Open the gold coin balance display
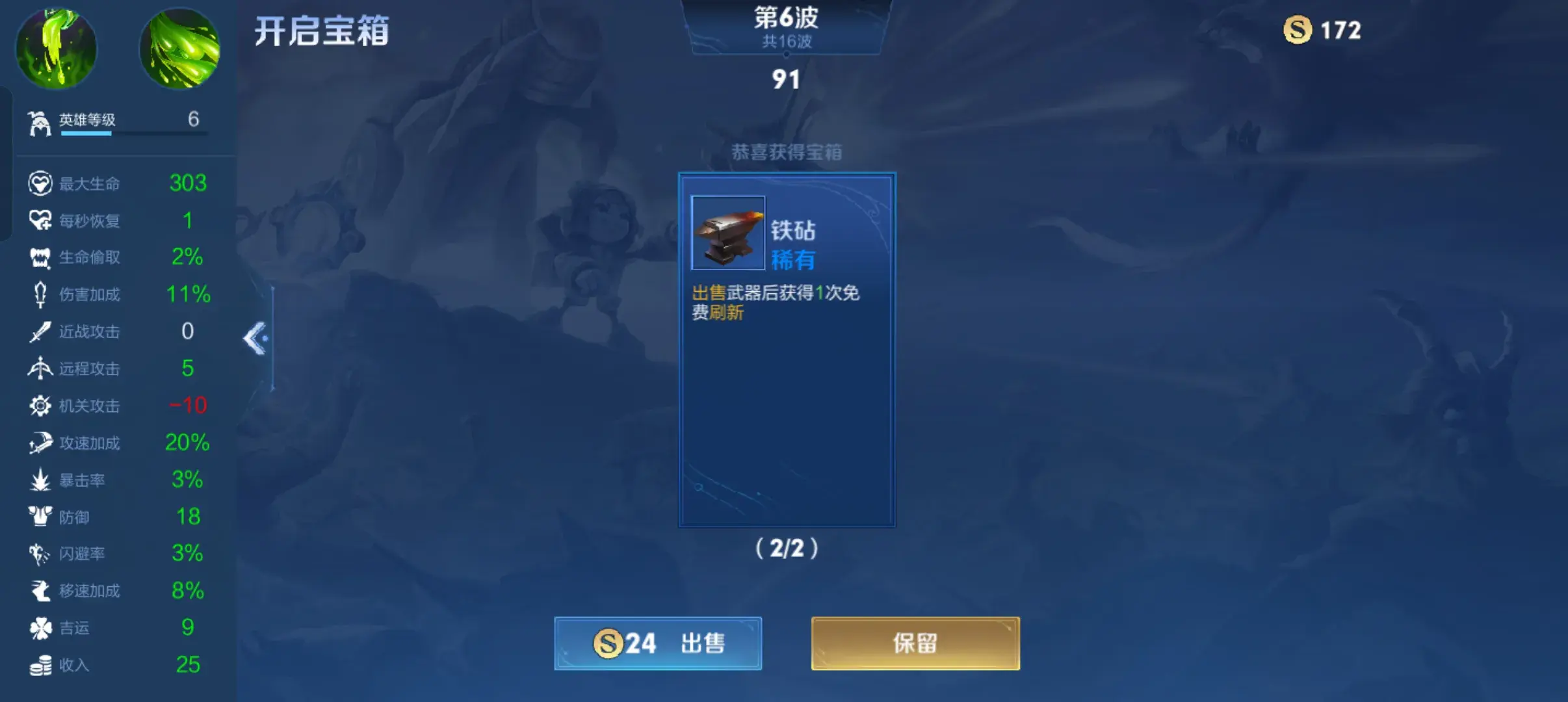The width and height of the screenshot is (1568, 702). click(x=1322, y=30)
